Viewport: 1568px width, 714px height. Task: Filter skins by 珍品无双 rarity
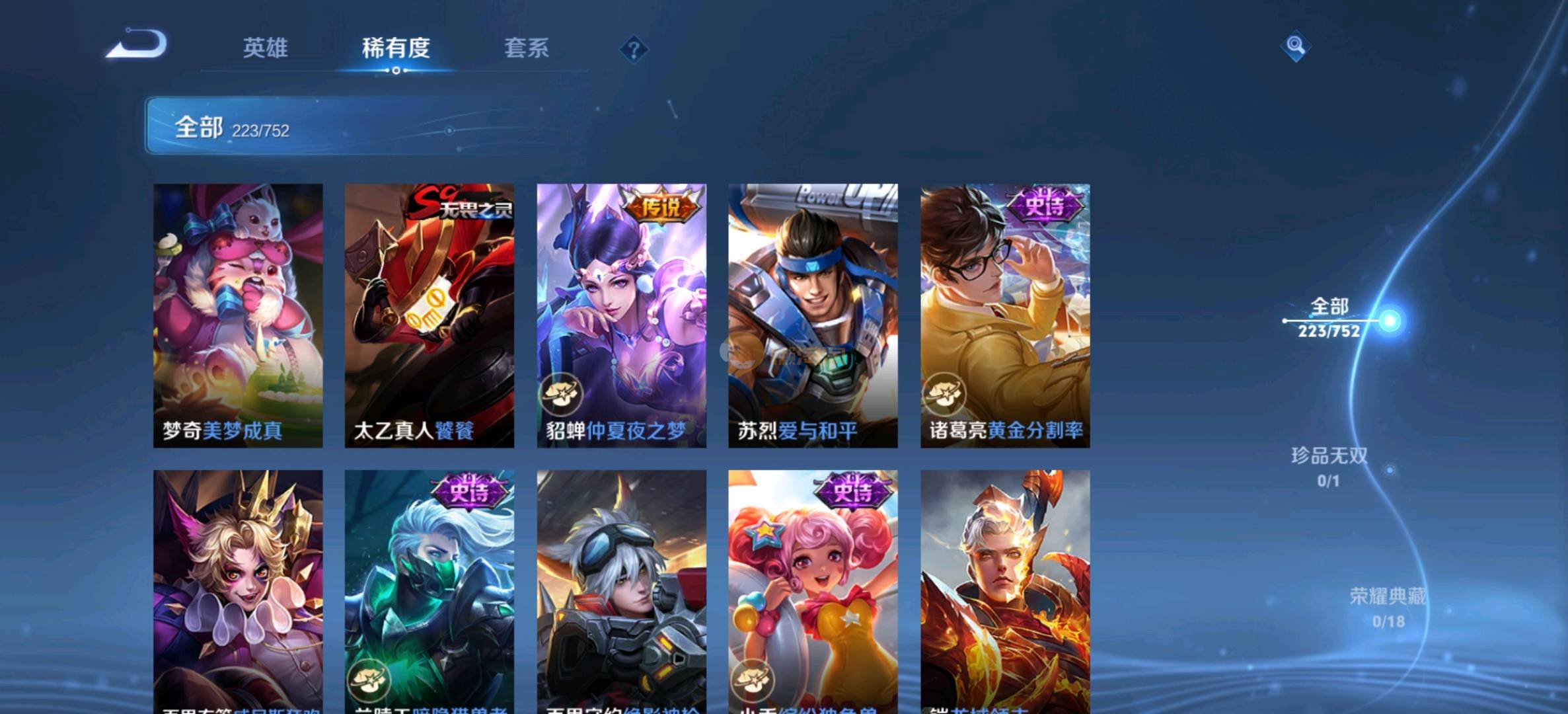click(1329, 466)
